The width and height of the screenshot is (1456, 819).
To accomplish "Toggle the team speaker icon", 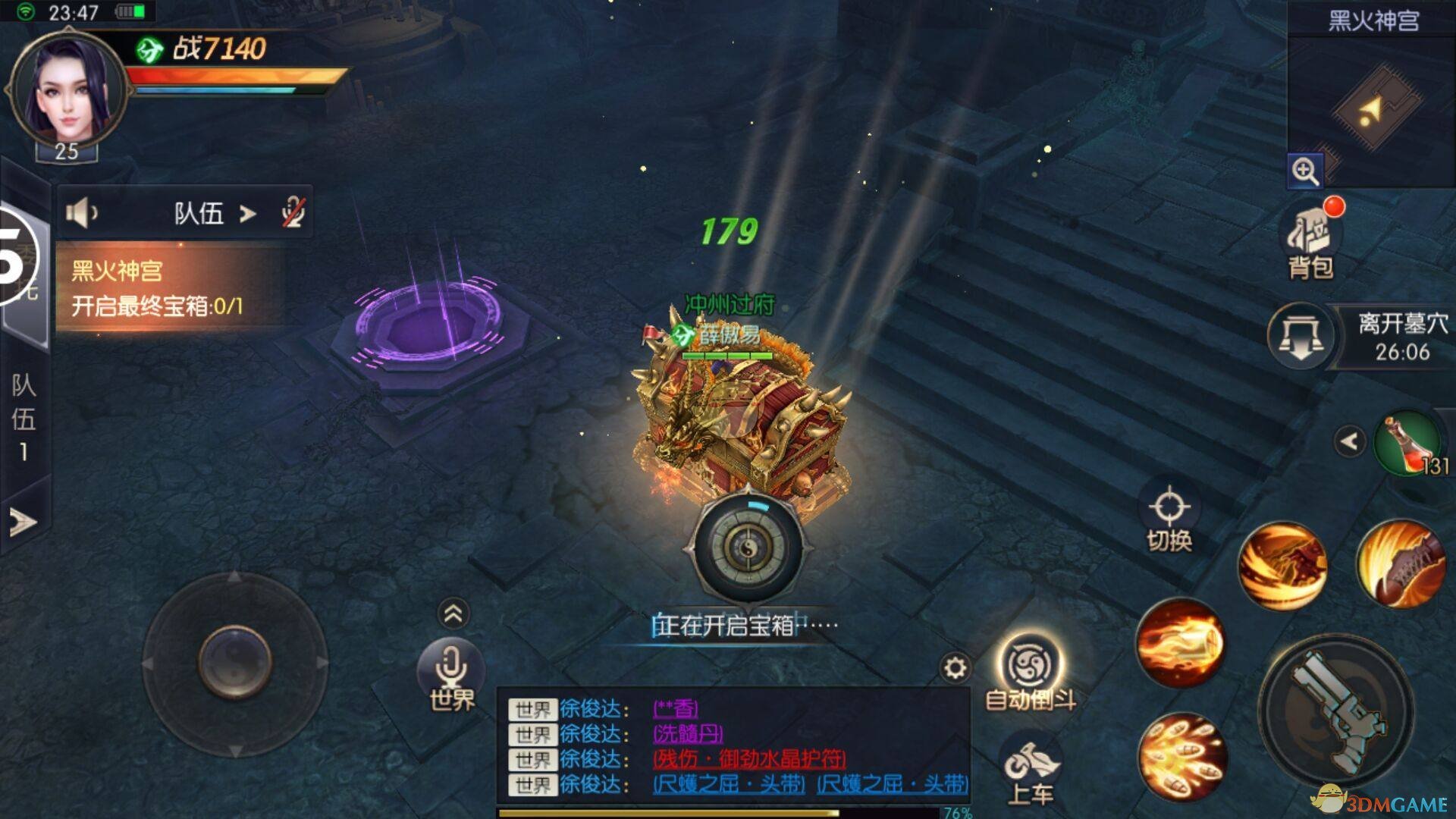I will [81, 213].
